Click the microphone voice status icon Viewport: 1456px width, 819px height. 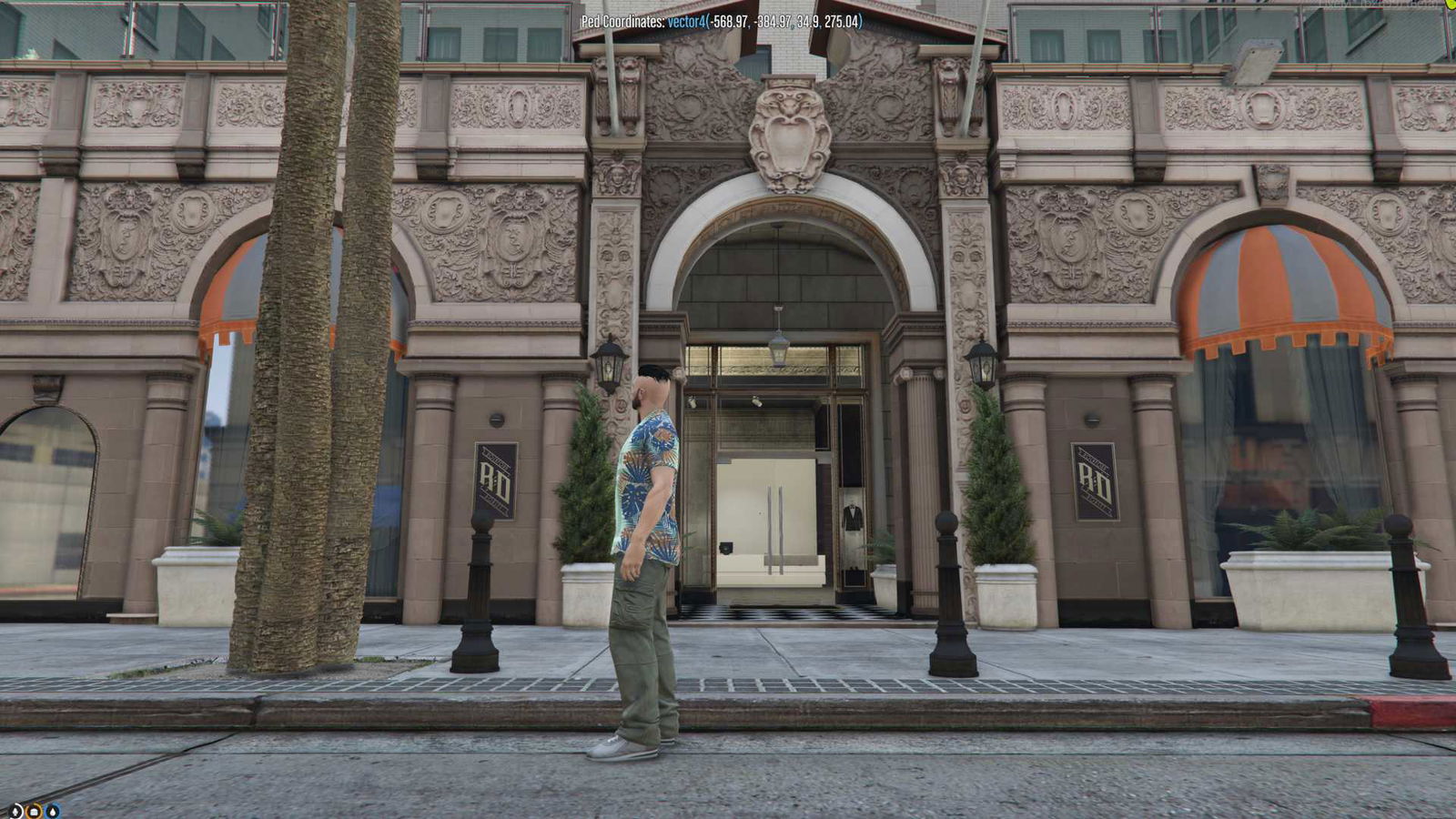16,810
